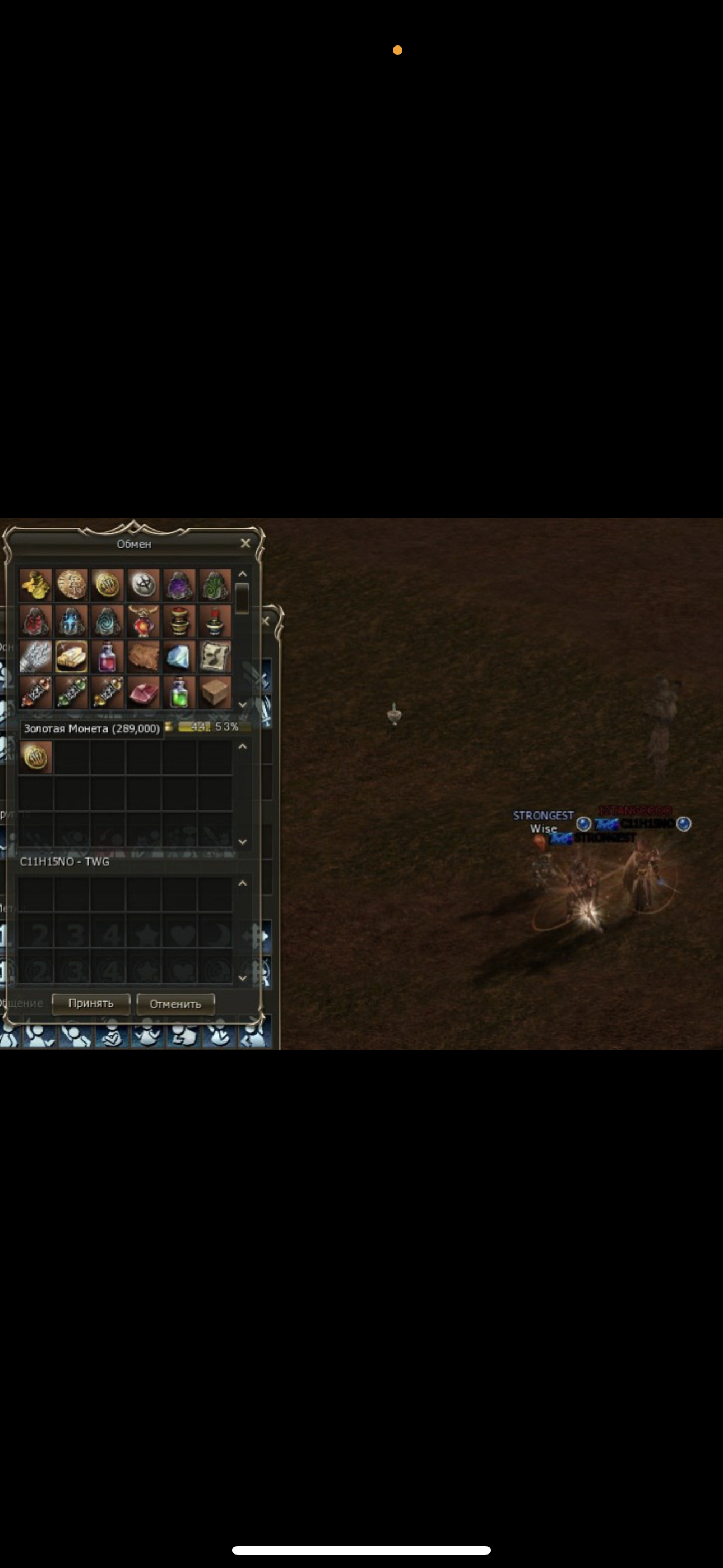The width and height of the screenshot is (723, 1568).
Task: Select the silver pentagram coin
Action: point(143,585)
